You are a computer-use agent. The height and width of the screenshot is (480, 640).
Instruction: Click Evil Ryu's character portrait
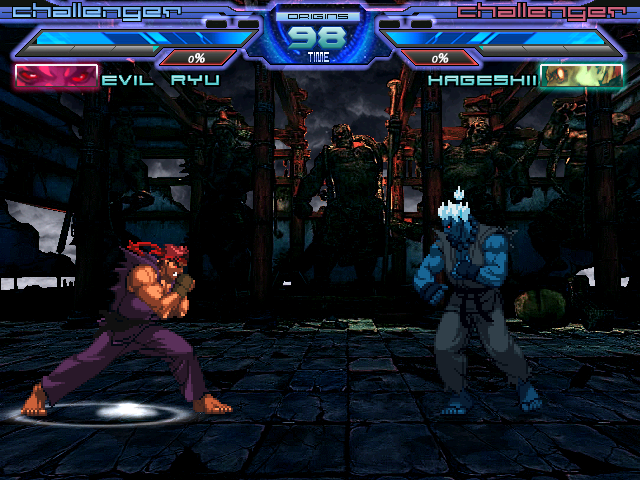[x=56, y=77]
